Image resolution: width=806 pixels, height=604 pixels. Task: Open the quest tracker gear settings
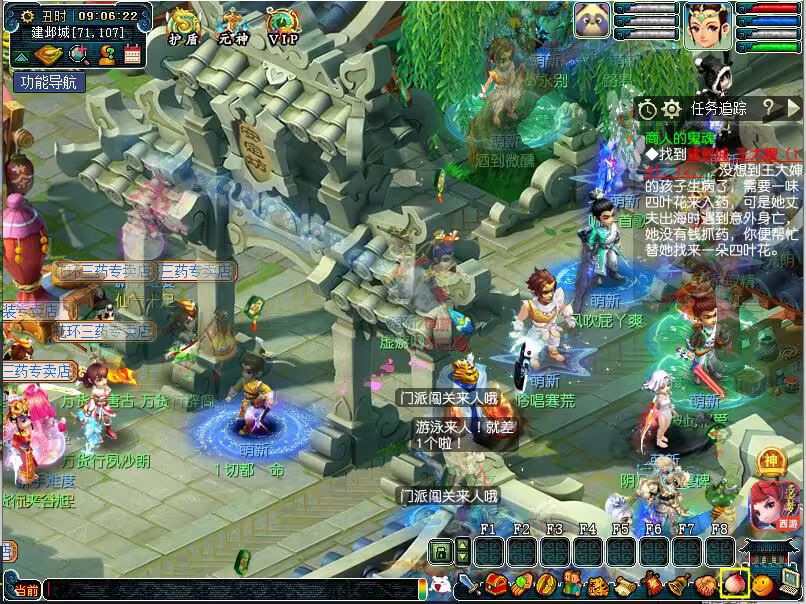[672, 108]
